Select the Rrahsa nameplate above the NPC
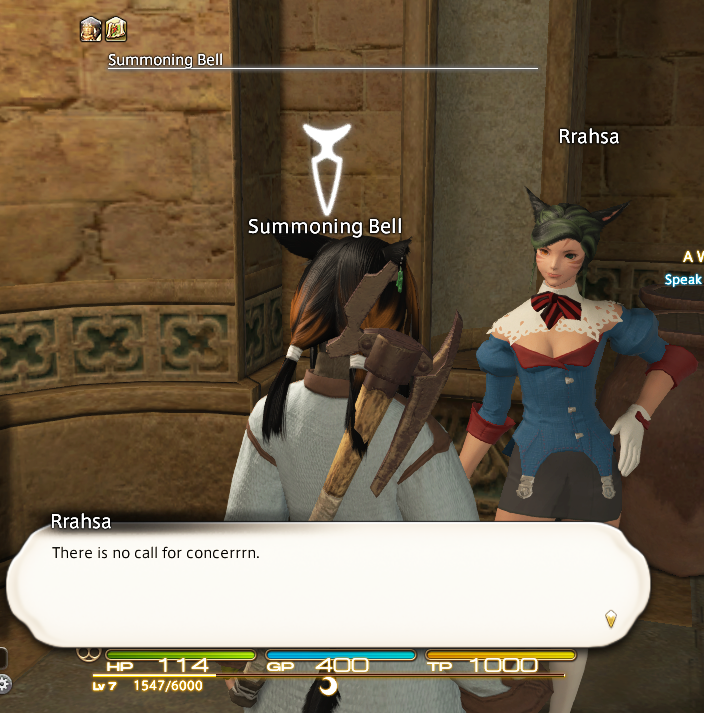The image size is (704, 713). tap(588, 137)
